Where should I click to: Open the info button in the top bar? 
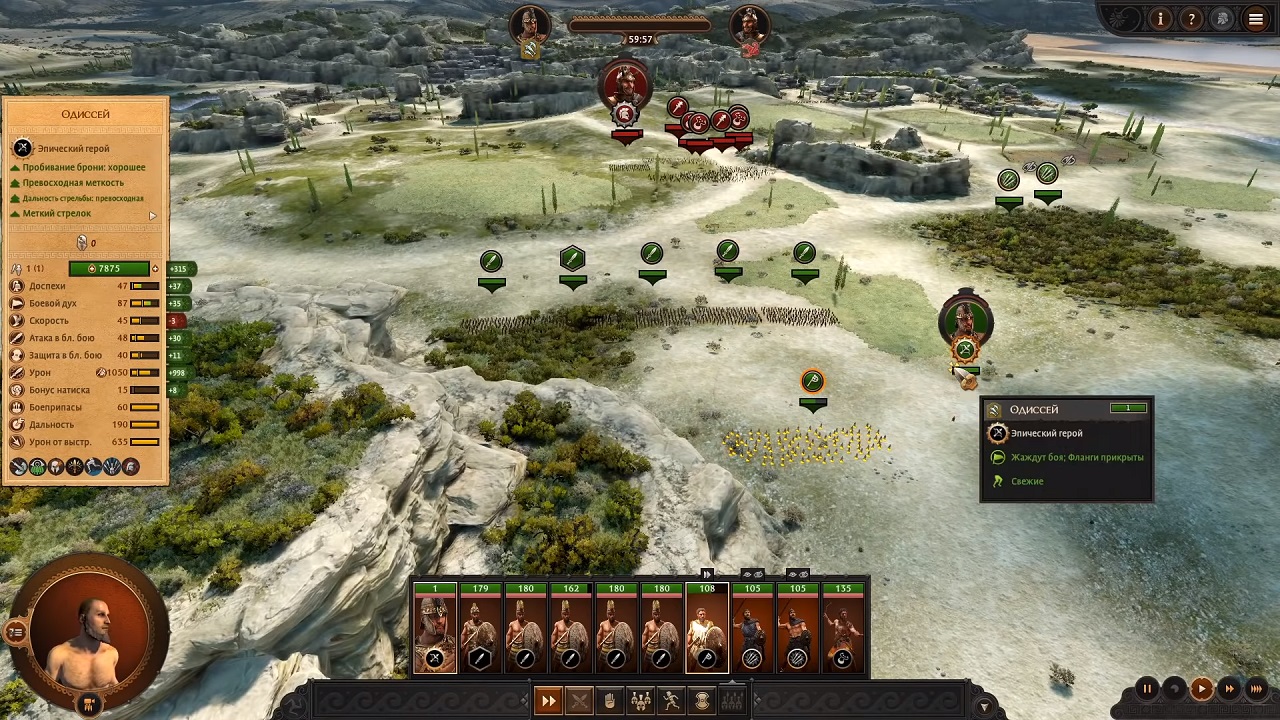click(1160, 18)
